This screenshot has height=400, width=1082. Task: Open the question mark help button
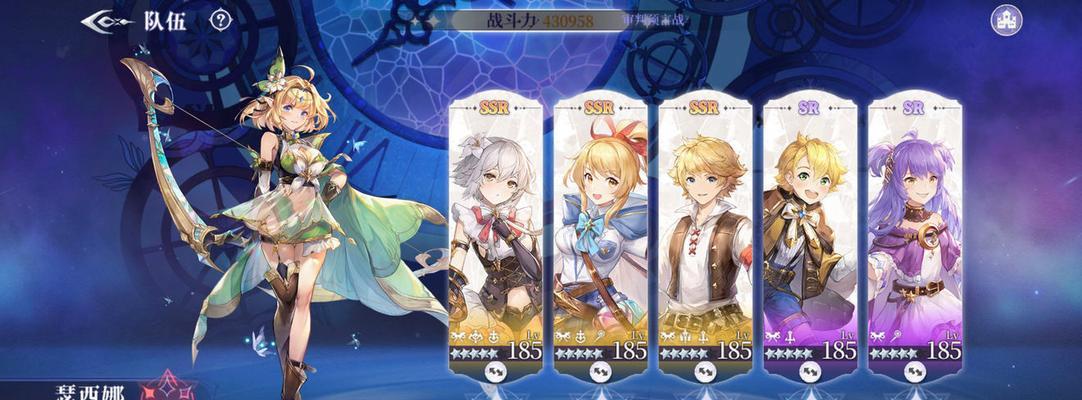[x=221, y=19]
